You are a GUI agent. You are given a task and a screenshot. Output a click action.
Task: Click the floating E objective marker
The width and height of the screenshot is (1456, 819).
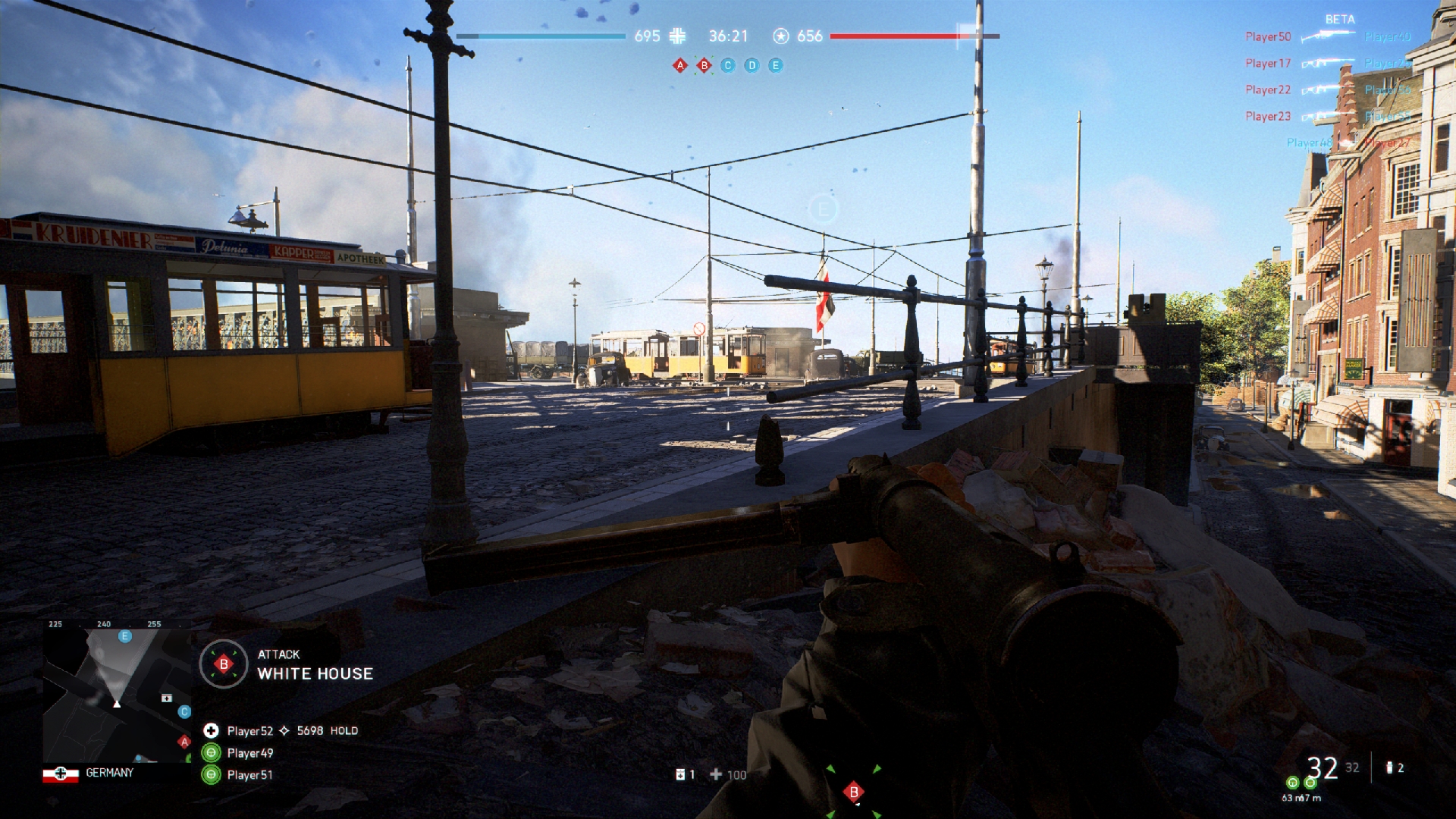point(823,209)
